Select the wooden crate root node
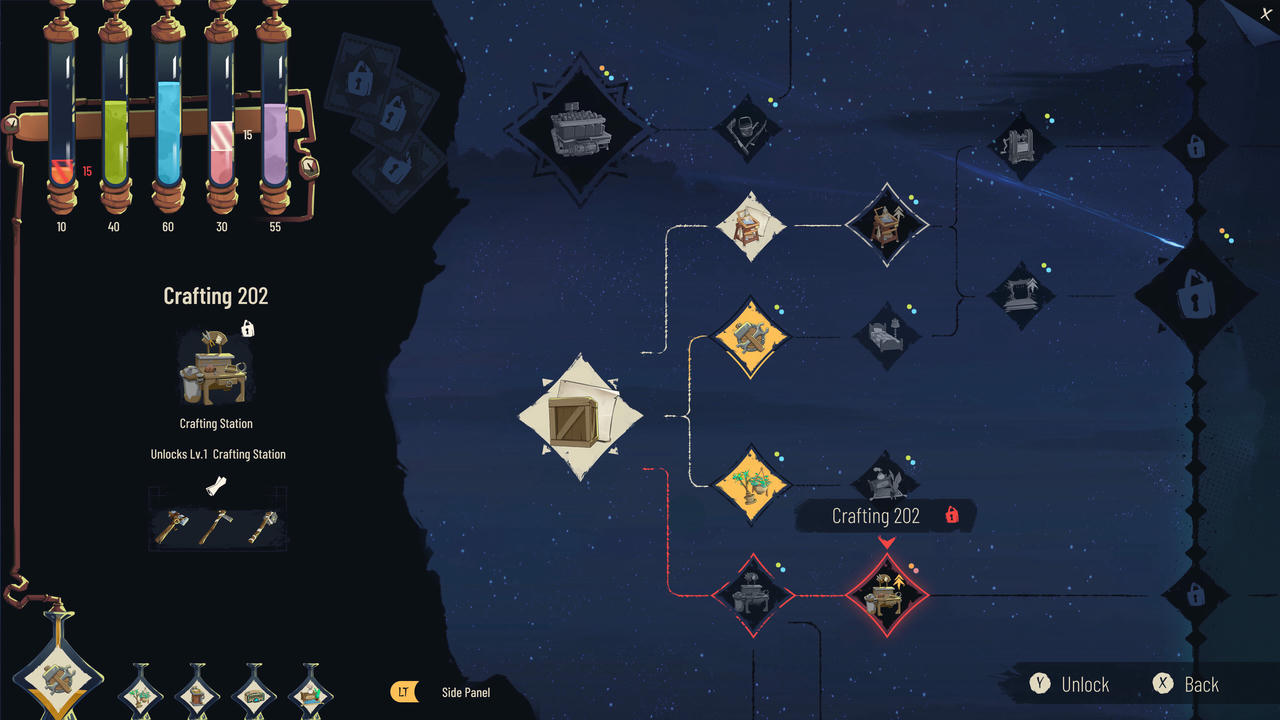 581,416
